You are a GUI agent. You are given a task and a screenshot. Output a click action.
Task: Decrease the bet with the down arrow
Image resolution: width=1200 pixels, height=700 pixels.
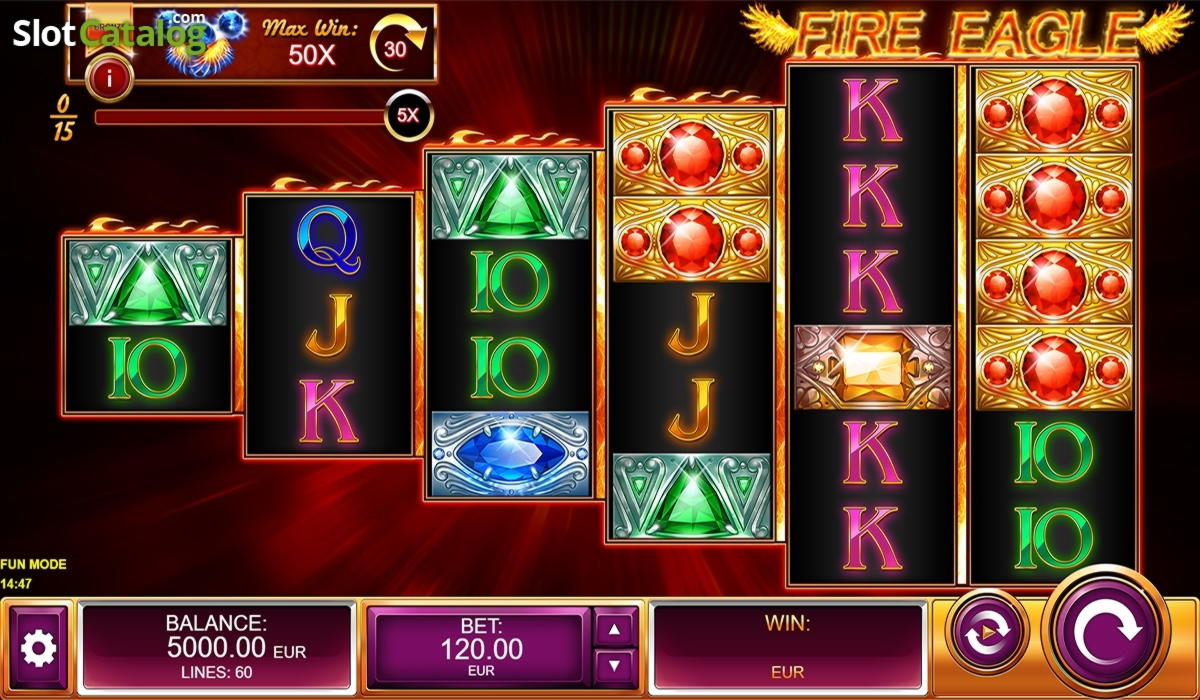(615, 665)
